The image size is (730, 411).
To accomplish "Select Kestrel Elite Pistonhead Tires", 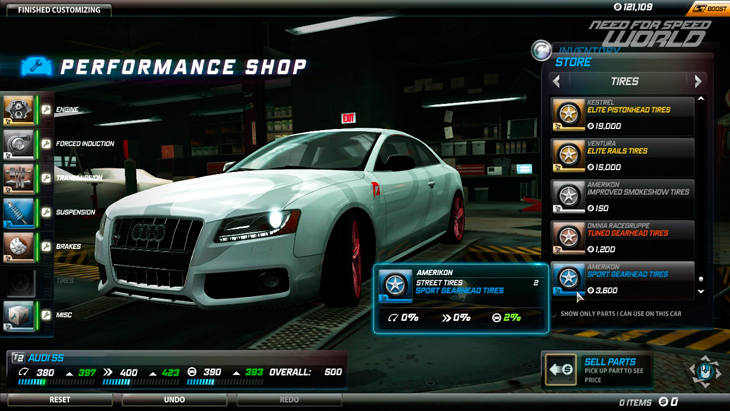I will [x=622, y=115].
